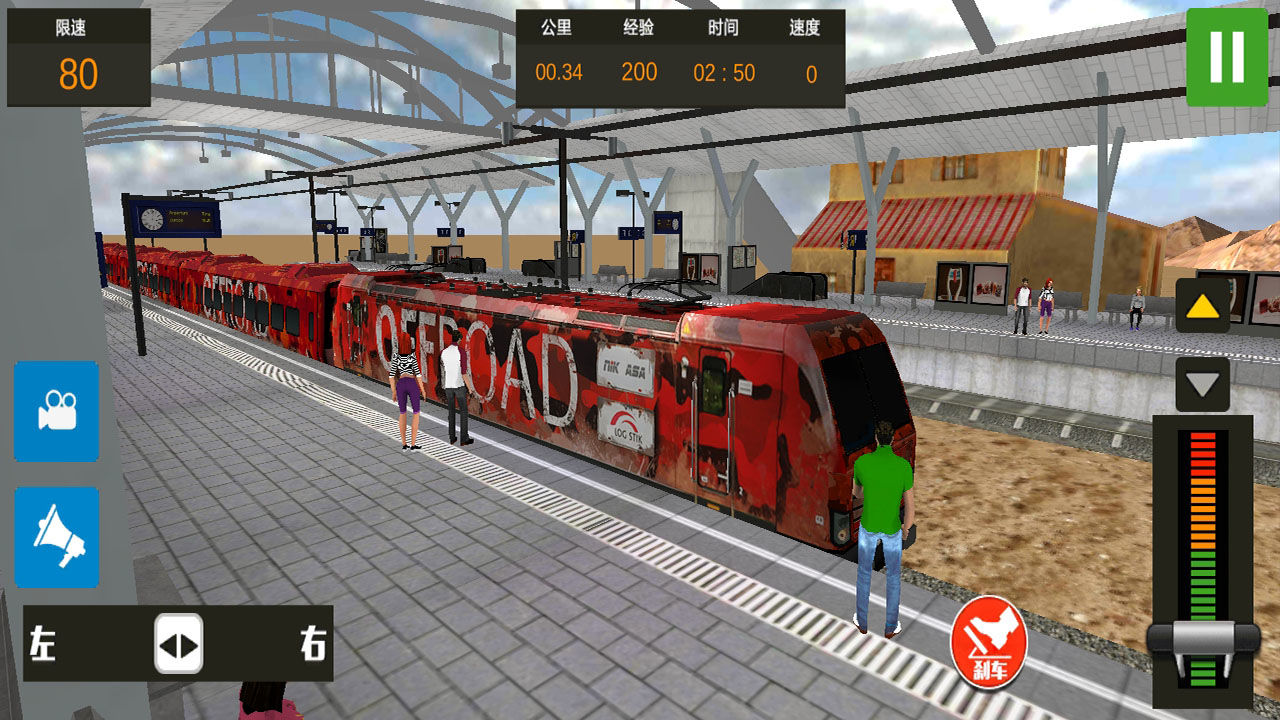
Task: Increase throttle with the yellow up arrow
Action: [1202, 306]
